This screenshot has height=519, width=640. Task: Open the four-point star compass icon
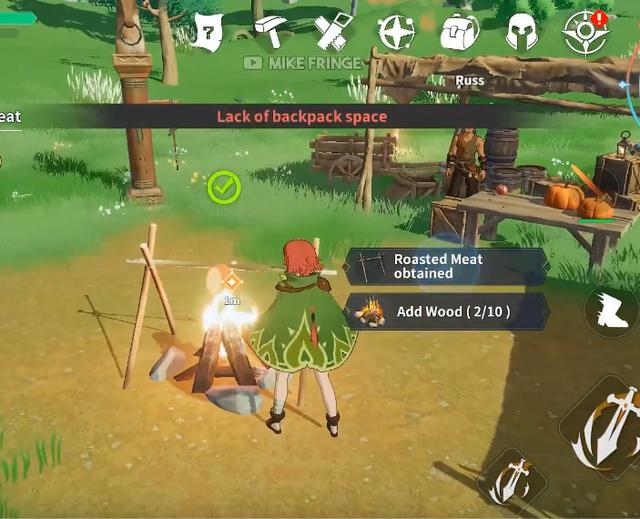396,33
